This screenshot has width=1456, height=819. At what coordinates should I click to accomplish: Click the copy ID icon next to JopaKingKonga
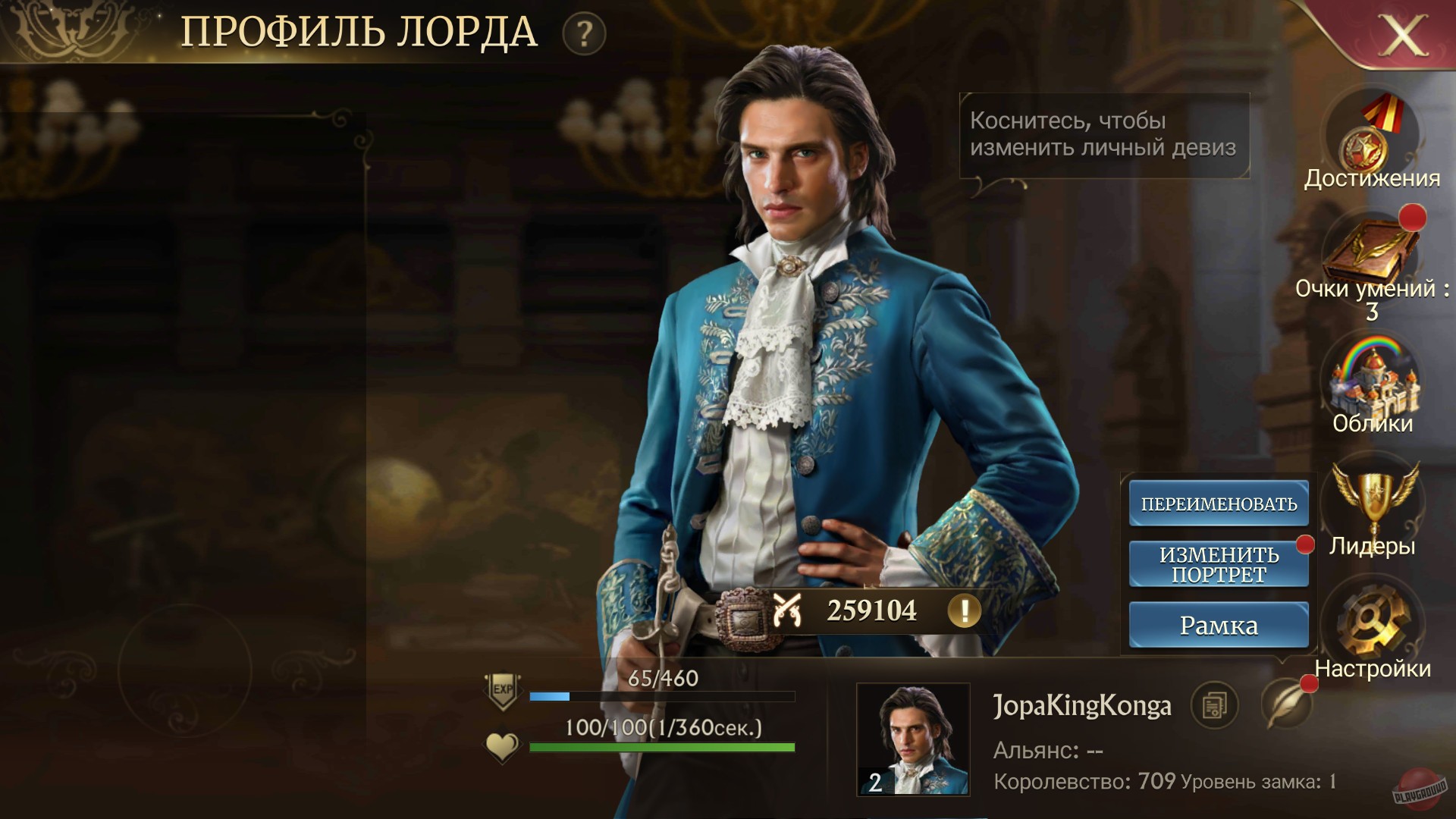(x=1216, y=706)
